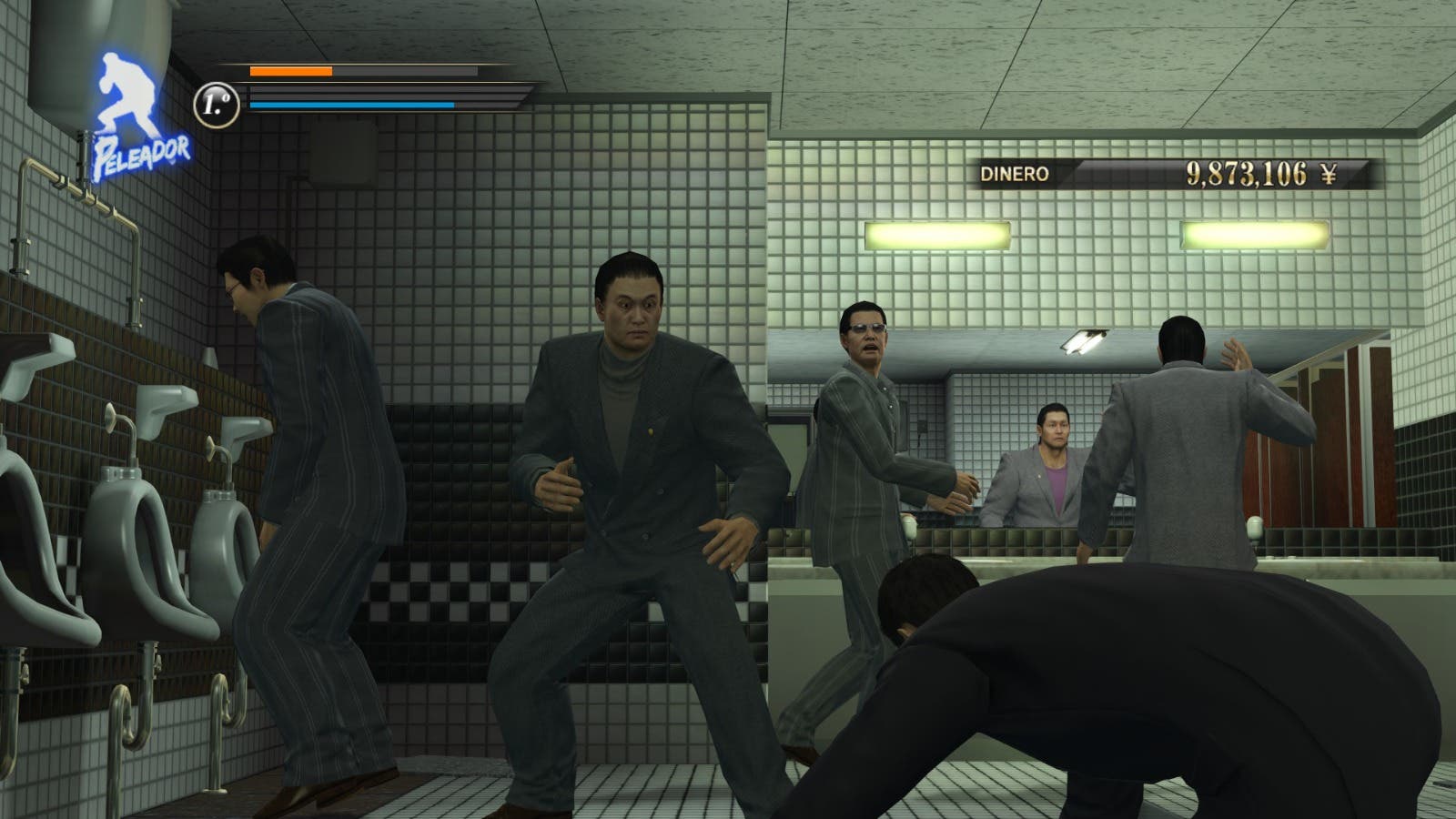This screenshot has height=819, width=1456.
Task: Expand the health status panel frame
Action: [382, 86]
